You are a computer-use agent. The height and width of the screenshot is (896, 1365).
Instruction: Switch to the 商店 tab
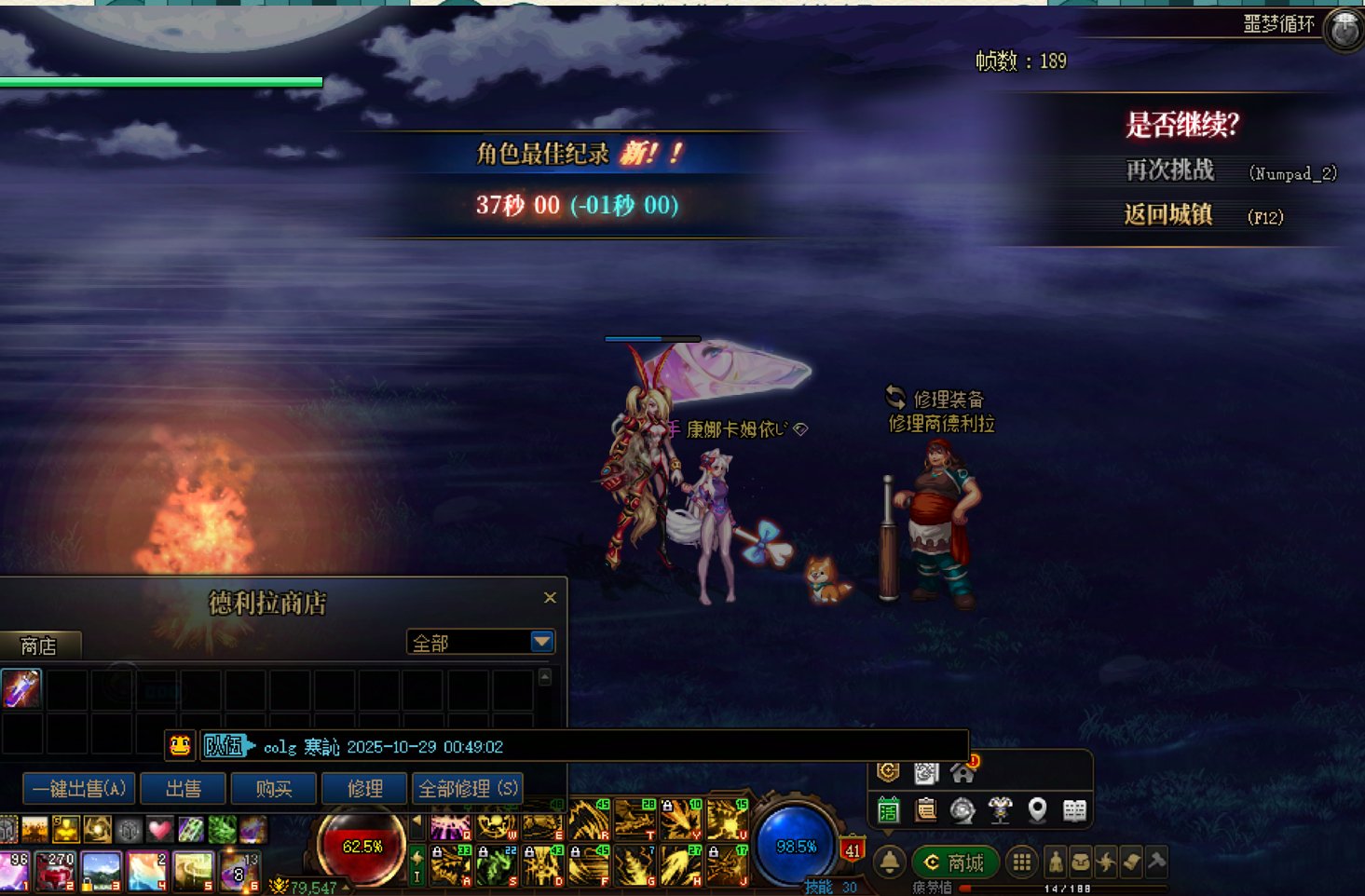point(39,645)
